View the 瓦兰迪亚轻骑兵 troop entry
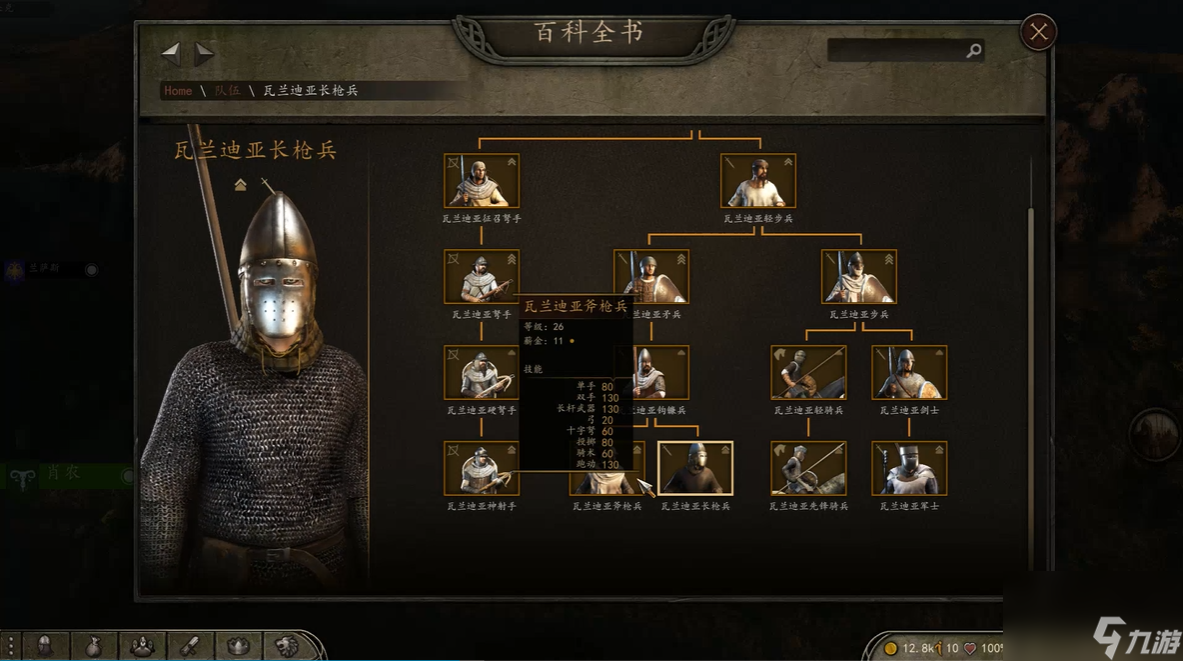 [x=808, y=373]
